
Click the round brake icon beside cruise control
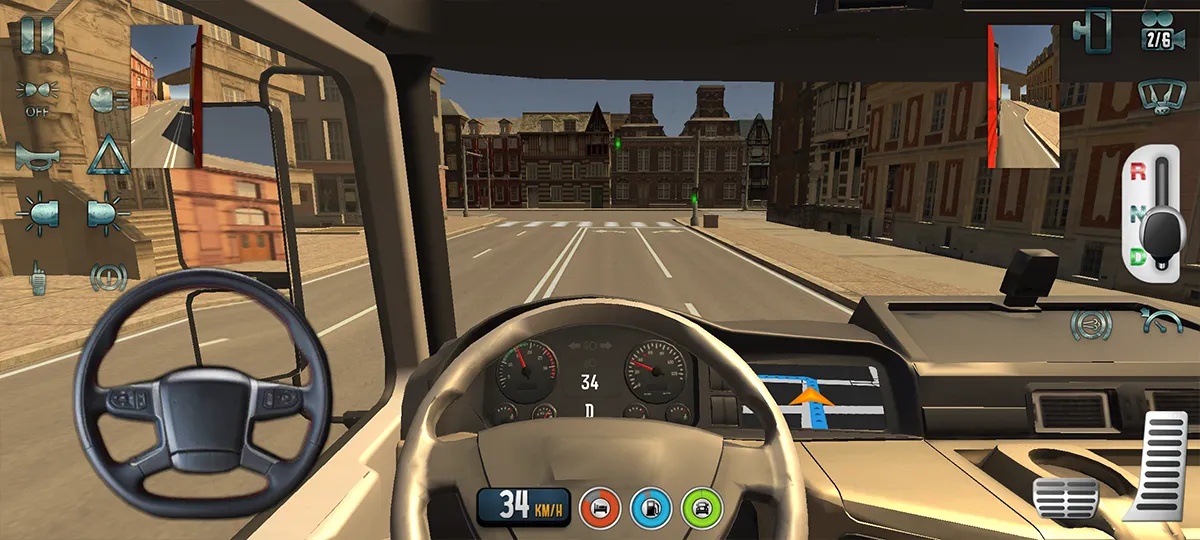pyautogui.click(x=1089, y=323)
